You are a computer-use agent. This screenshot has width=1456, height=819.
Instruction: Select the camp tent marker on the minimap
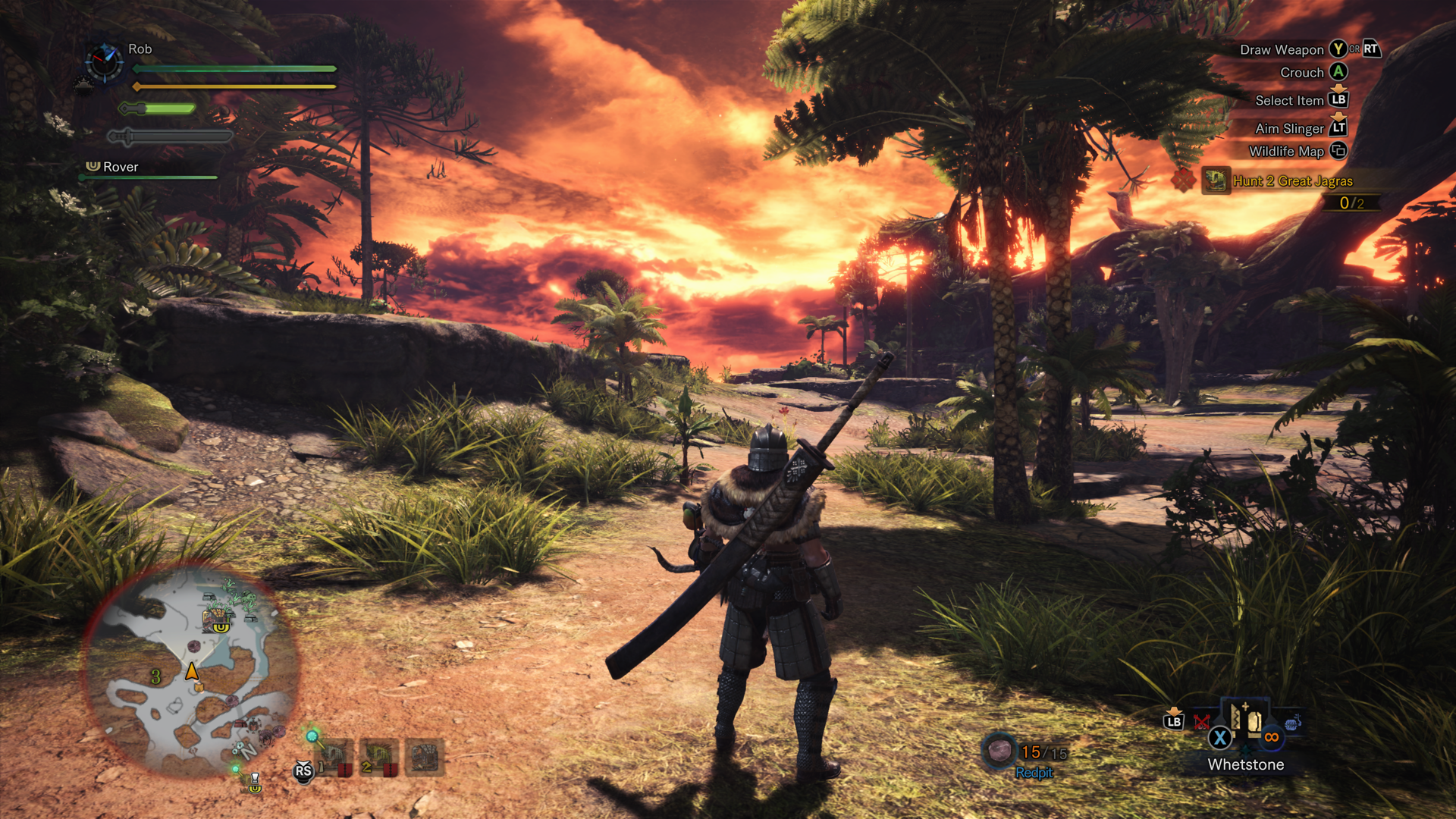coord(218,617)
